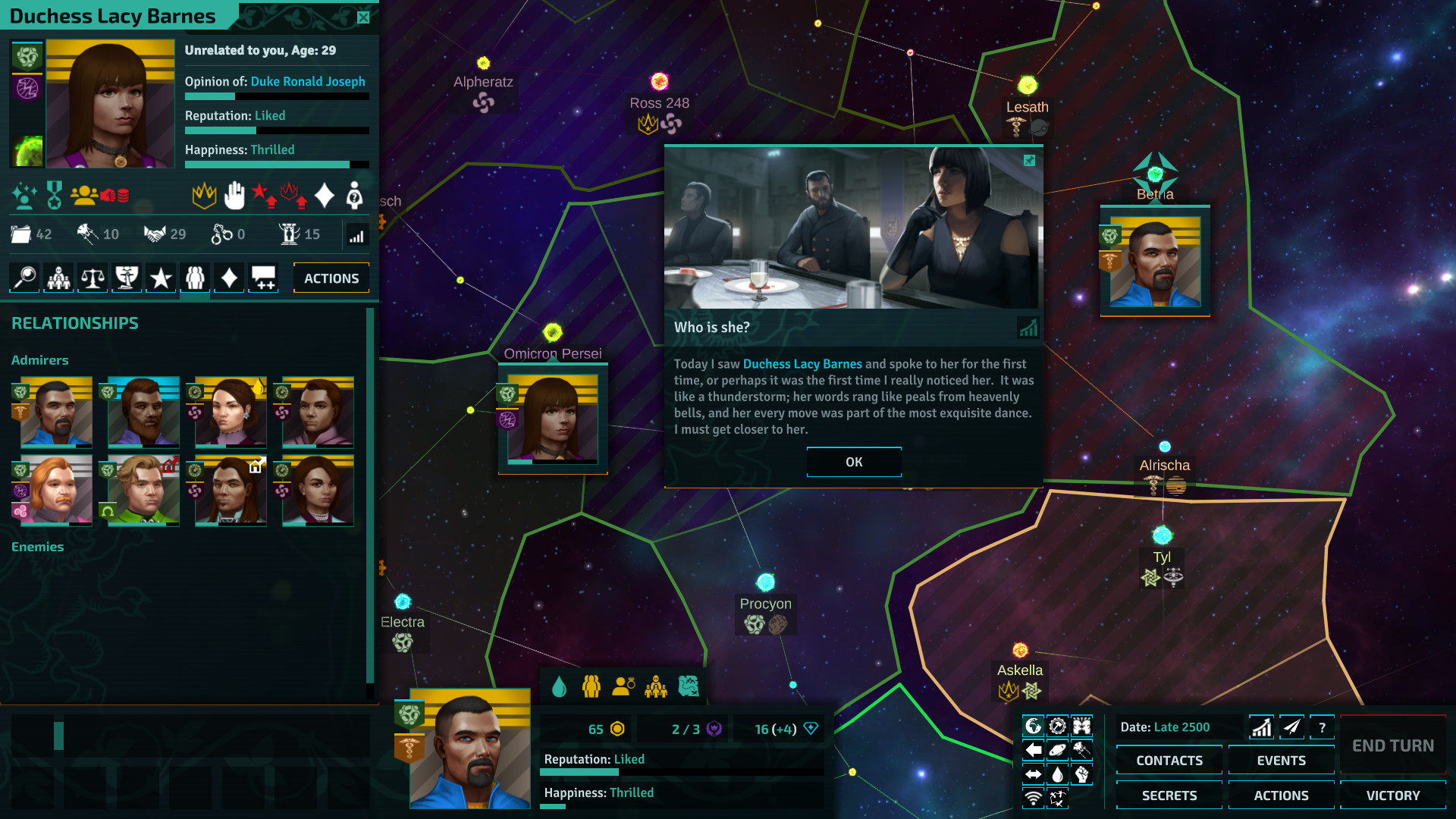Open the character's family tree panel
1456x819 pixels.
[x=58, y=277]
